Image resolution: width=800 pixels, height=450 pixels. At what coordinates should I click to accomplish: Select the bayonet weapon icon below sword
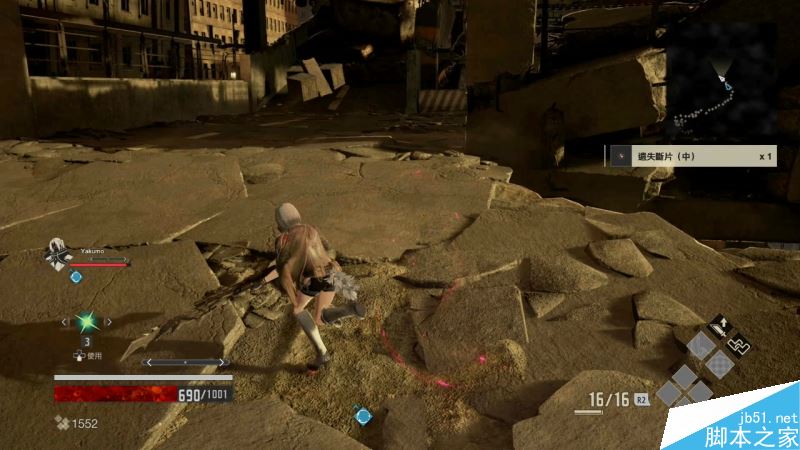(741, 343)
